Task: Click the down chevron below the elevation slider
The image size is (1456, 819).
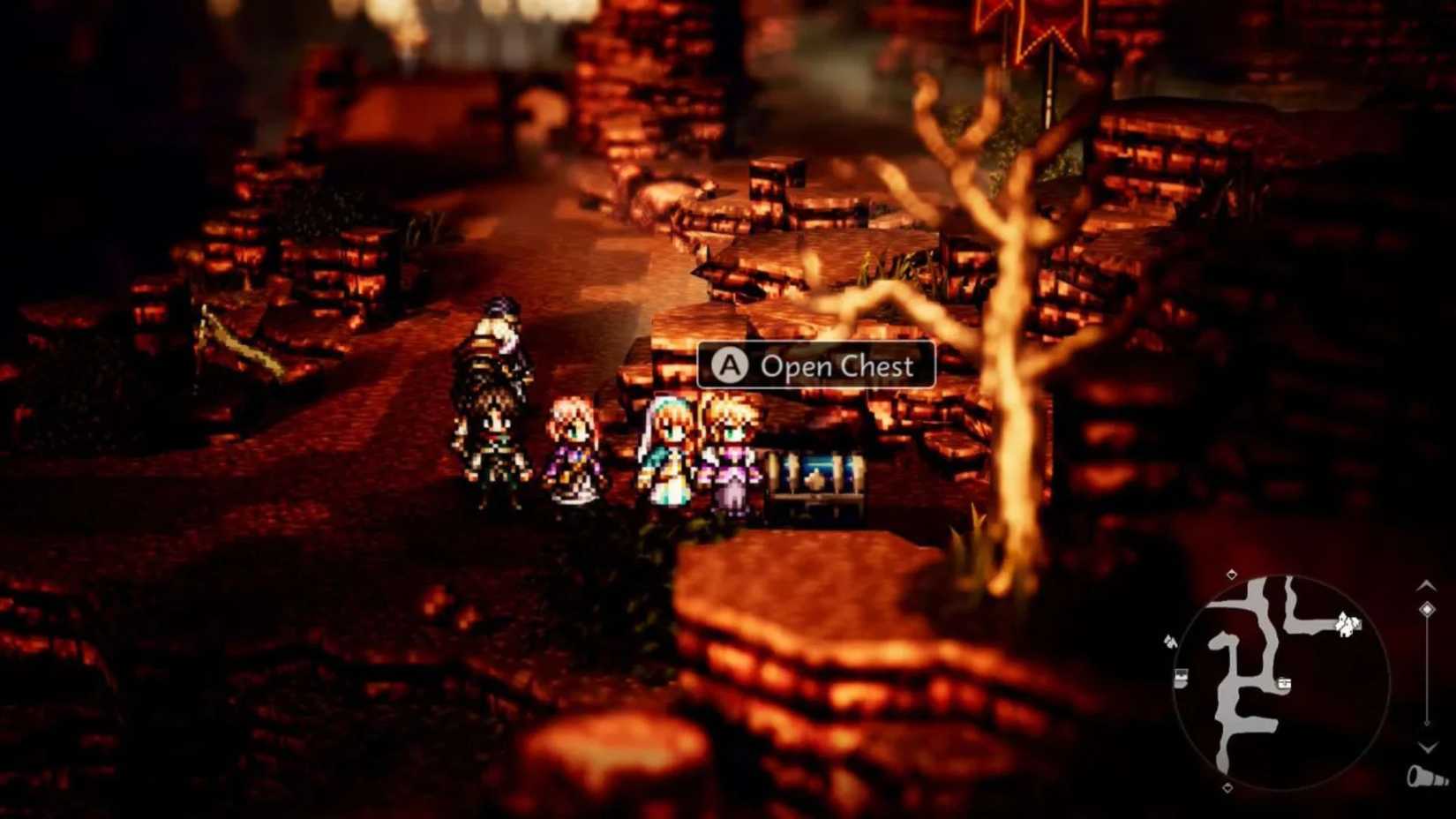Action: [x=1427, y=747]
